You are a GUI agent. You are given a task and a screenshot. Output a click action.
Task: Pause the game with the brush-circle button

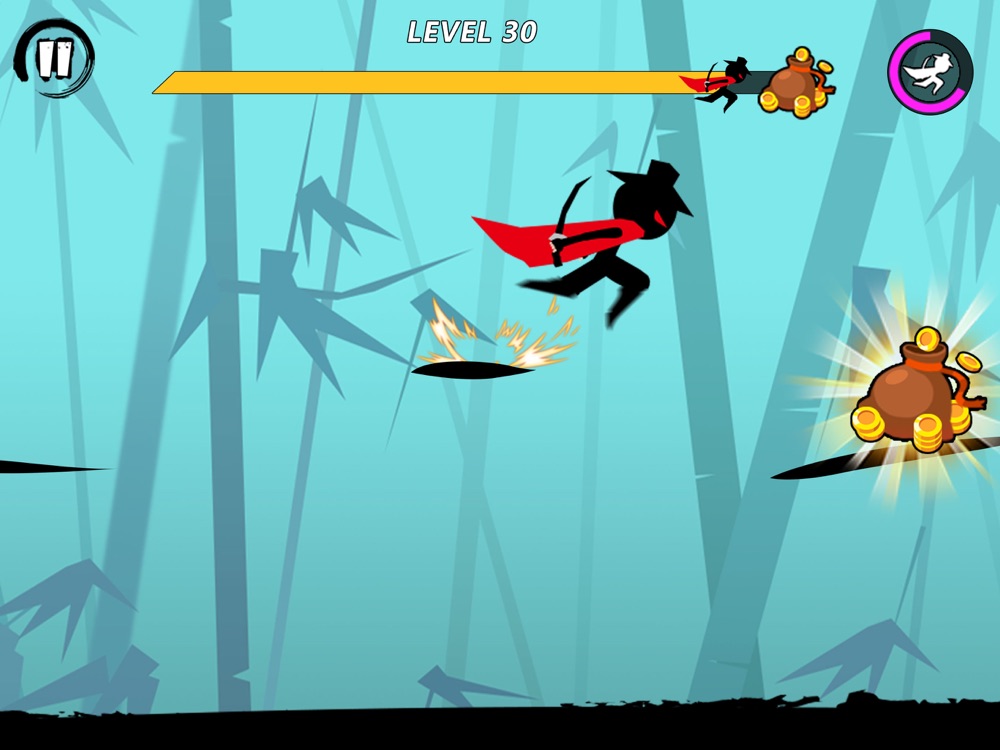pyautogui.click(x=54, y=58)
